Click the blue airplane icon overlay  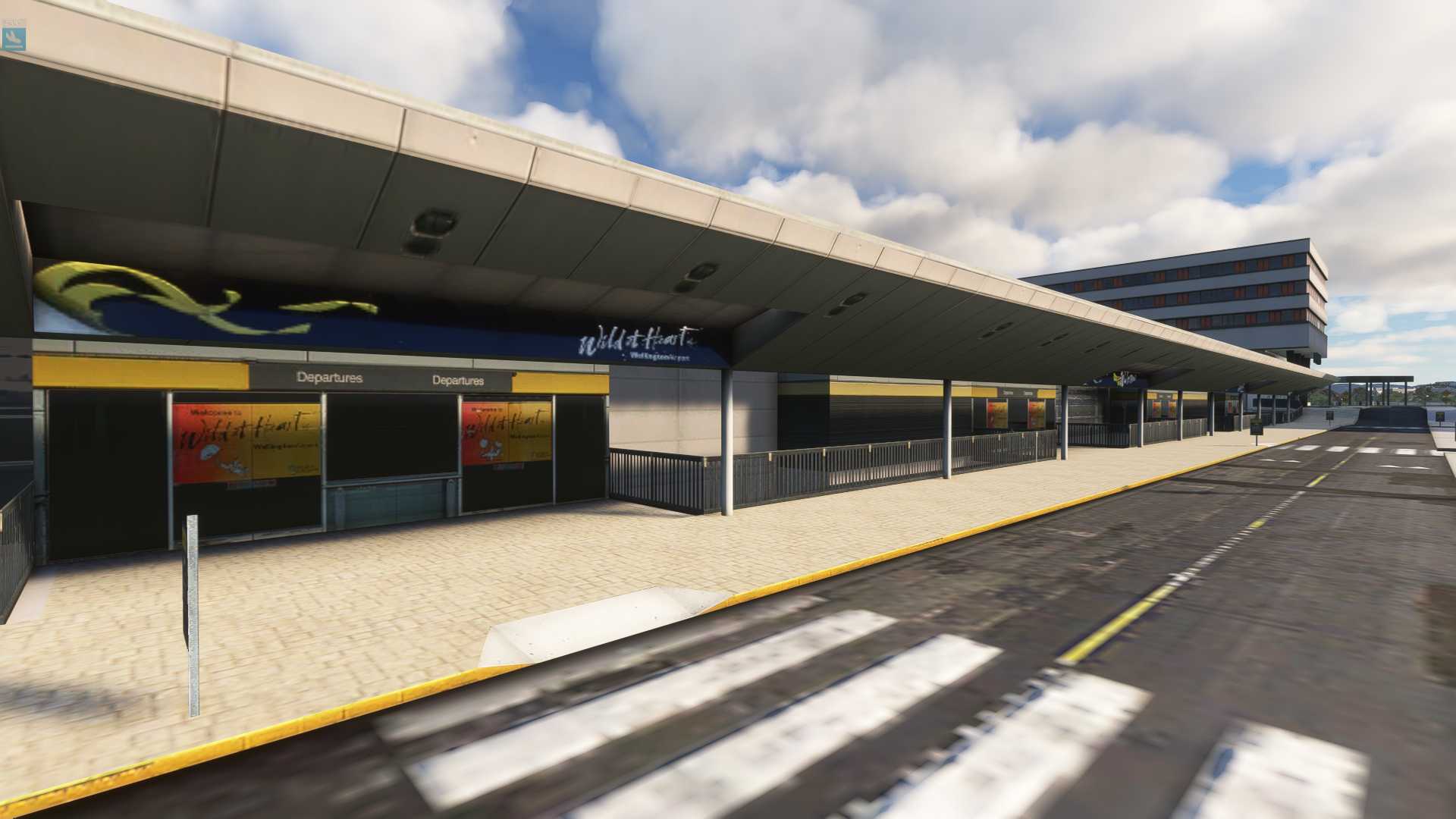tap(14, 39)
